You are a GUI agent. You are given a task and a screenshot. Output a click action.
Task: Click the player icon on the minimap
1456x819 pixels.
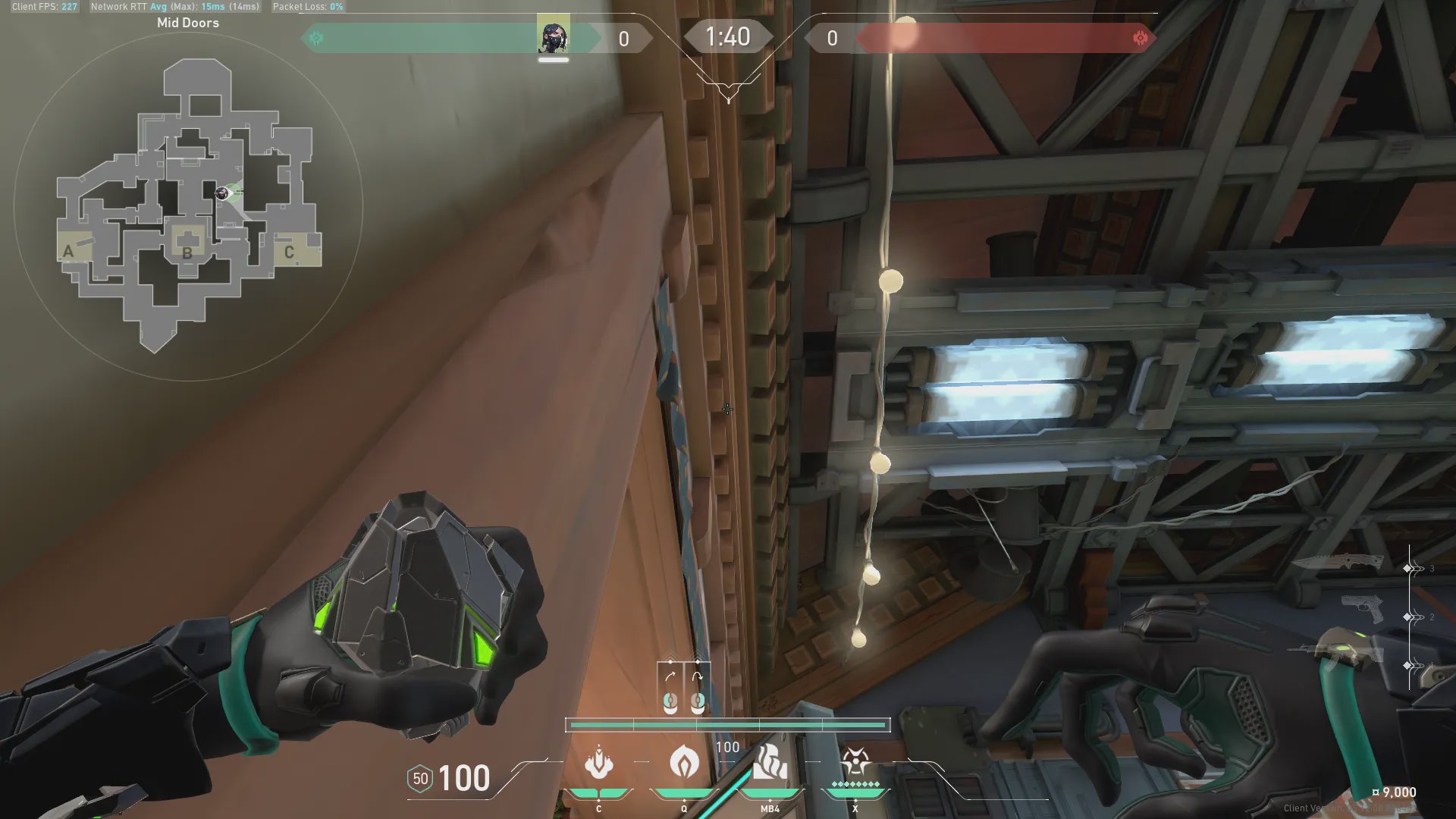(x=222, y=193)
